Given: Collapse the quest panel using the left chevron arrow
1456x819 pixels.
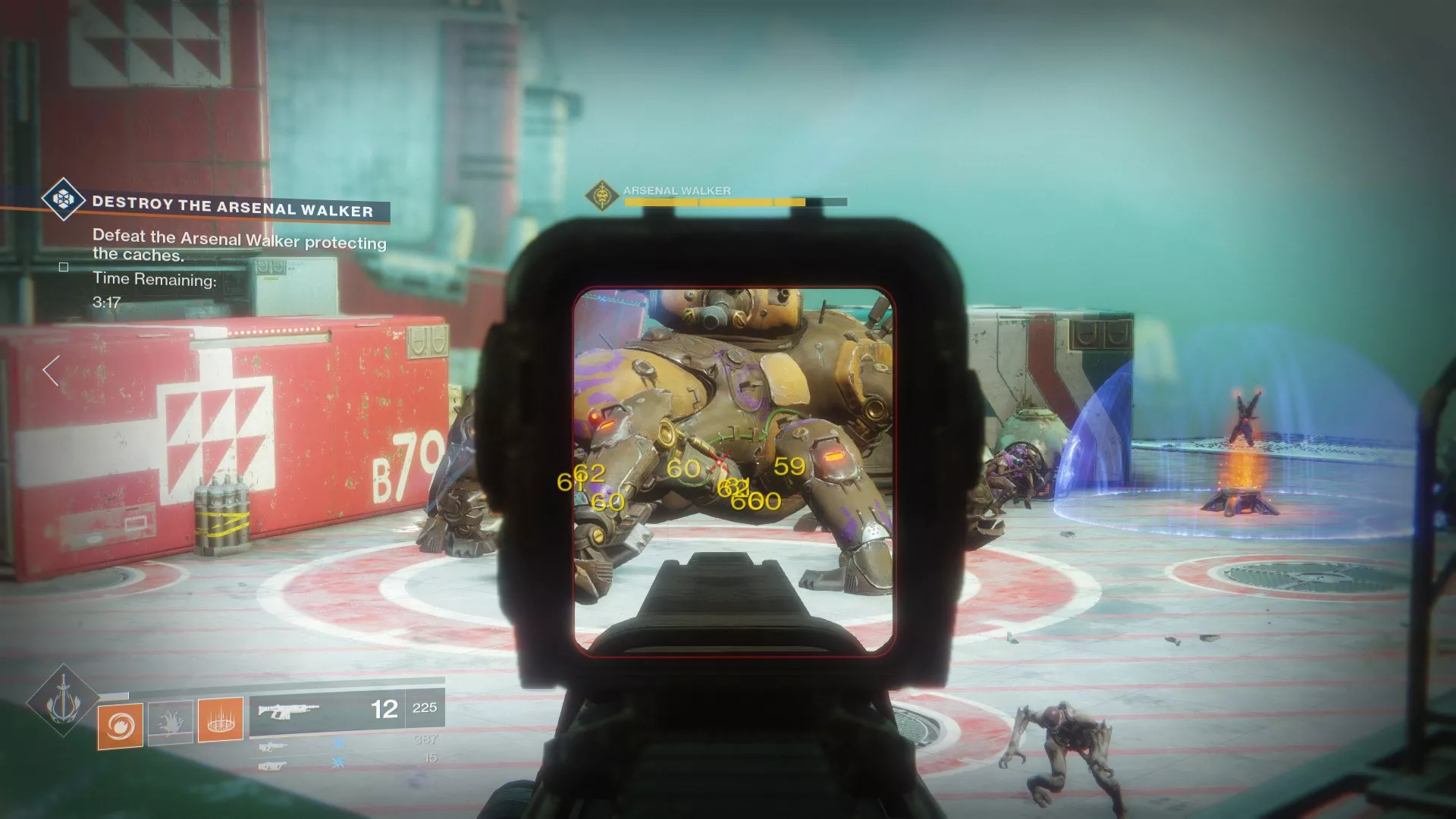Looking at the screenshot, I should coord(50,369).
